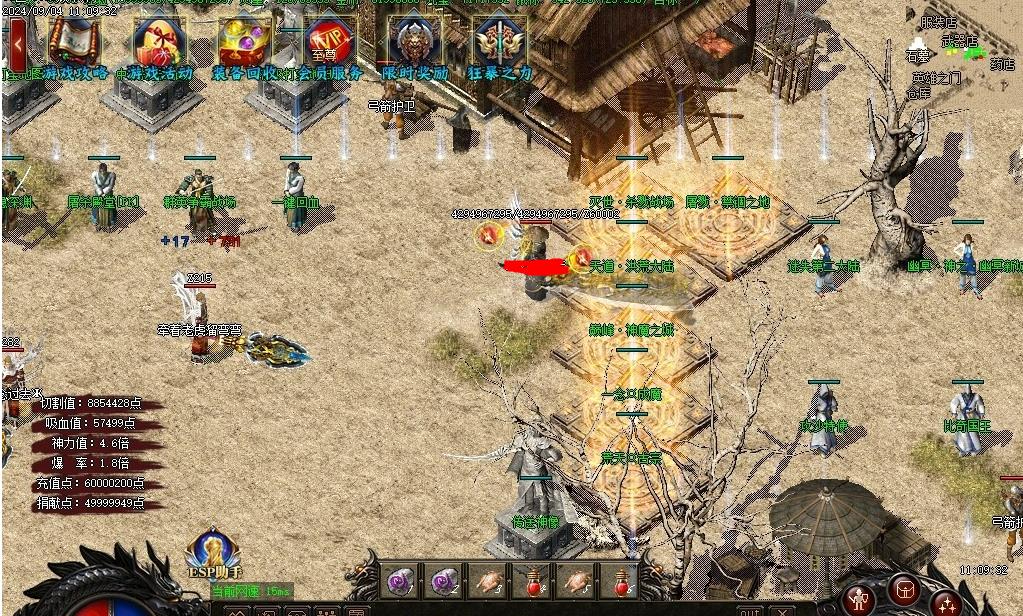Open the ESP助手 assistant icon
Image resolution: width=1023 pixels, height=616 pixels.
(212, 553)
